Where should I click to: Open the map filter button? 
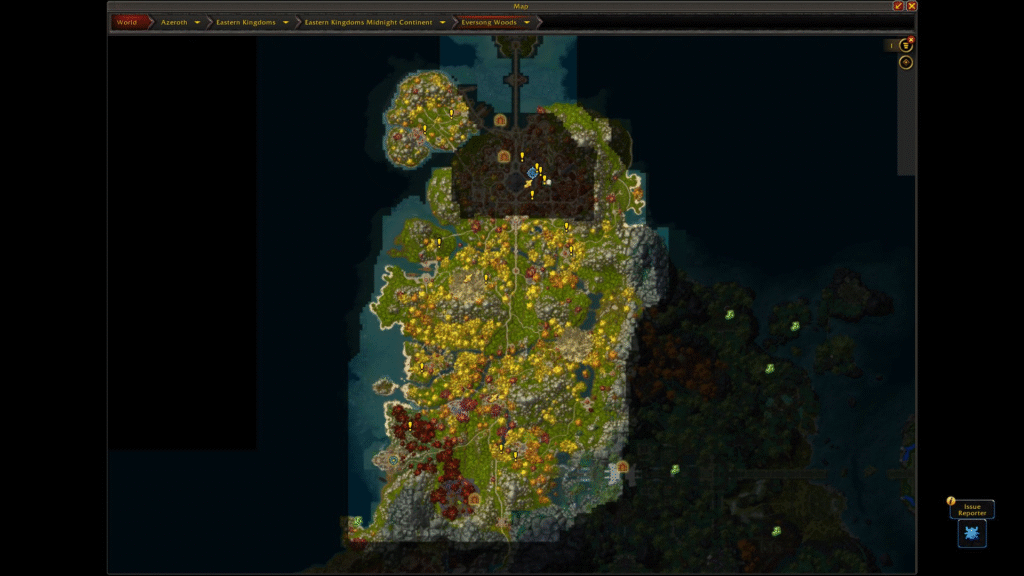pyautogui.click(x=906, y=45)
